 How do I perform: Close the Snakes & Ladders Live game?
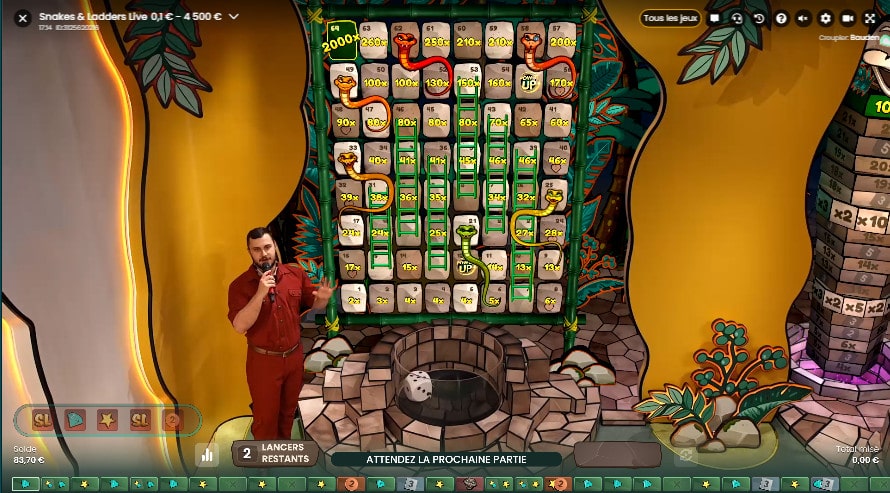[x=23, y=17]
